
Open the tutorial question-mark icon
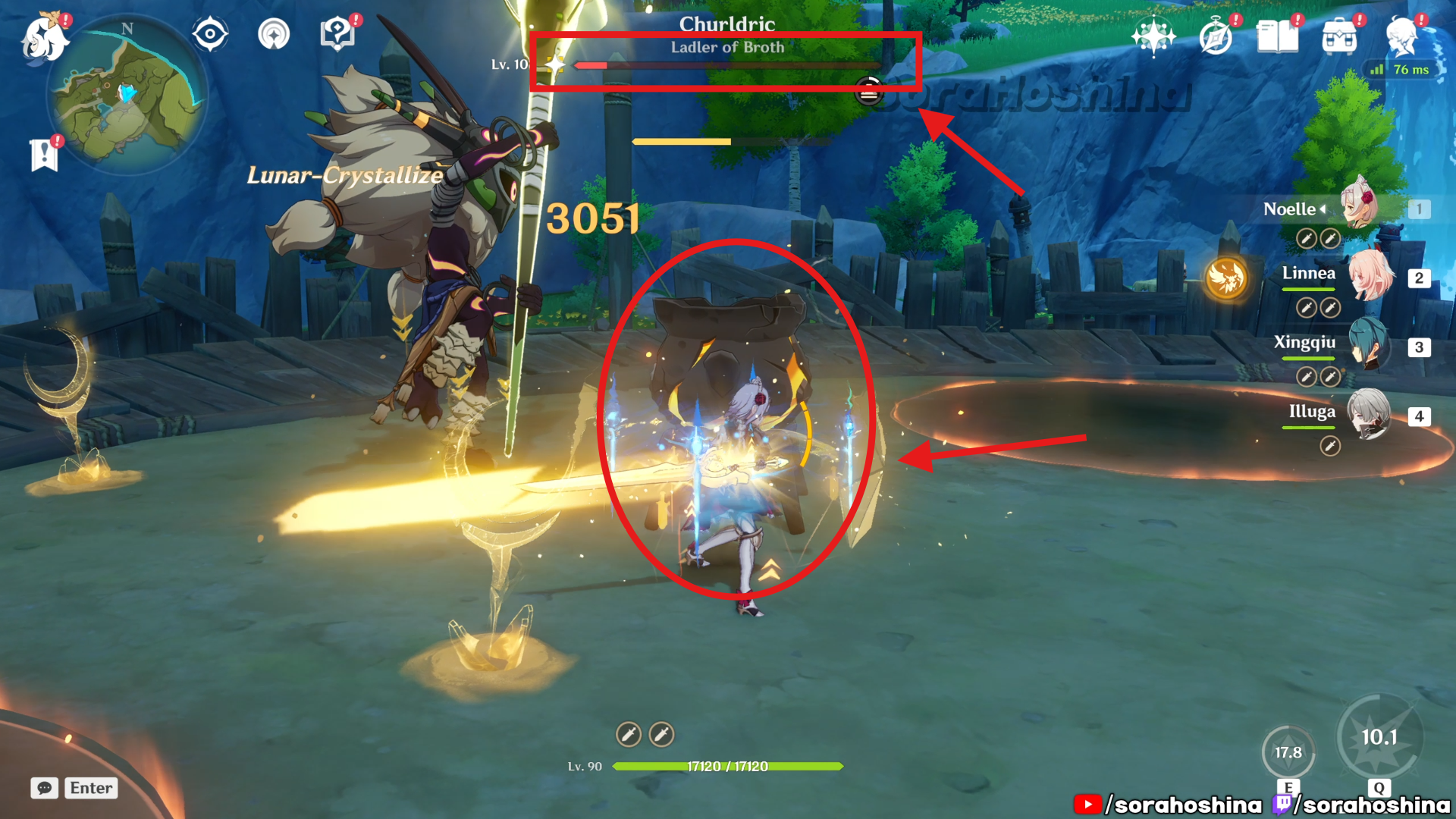click(x=337, y=34)
